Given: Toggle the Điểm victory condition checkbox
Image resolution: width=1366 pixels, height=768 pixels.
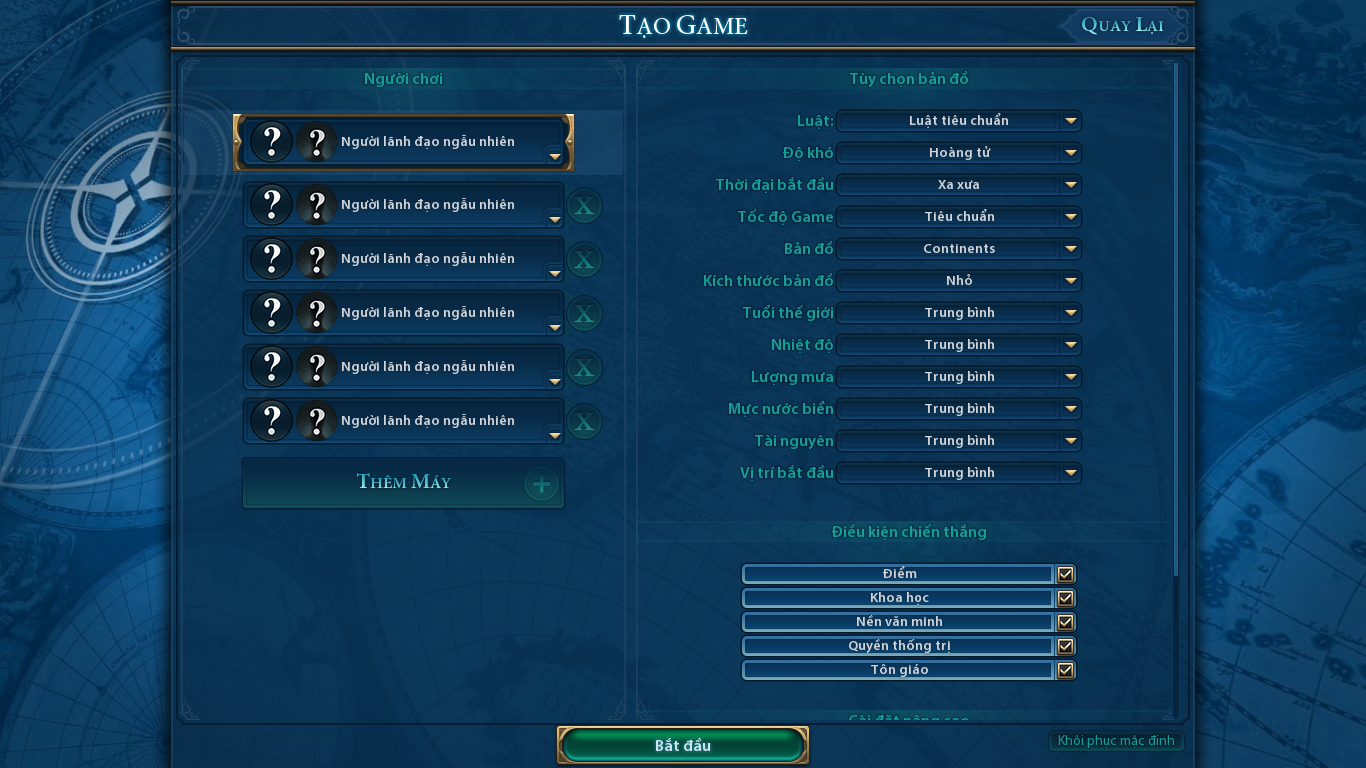Looking at the screenshot, I should pyautogui.click(x=1066, y=574).
